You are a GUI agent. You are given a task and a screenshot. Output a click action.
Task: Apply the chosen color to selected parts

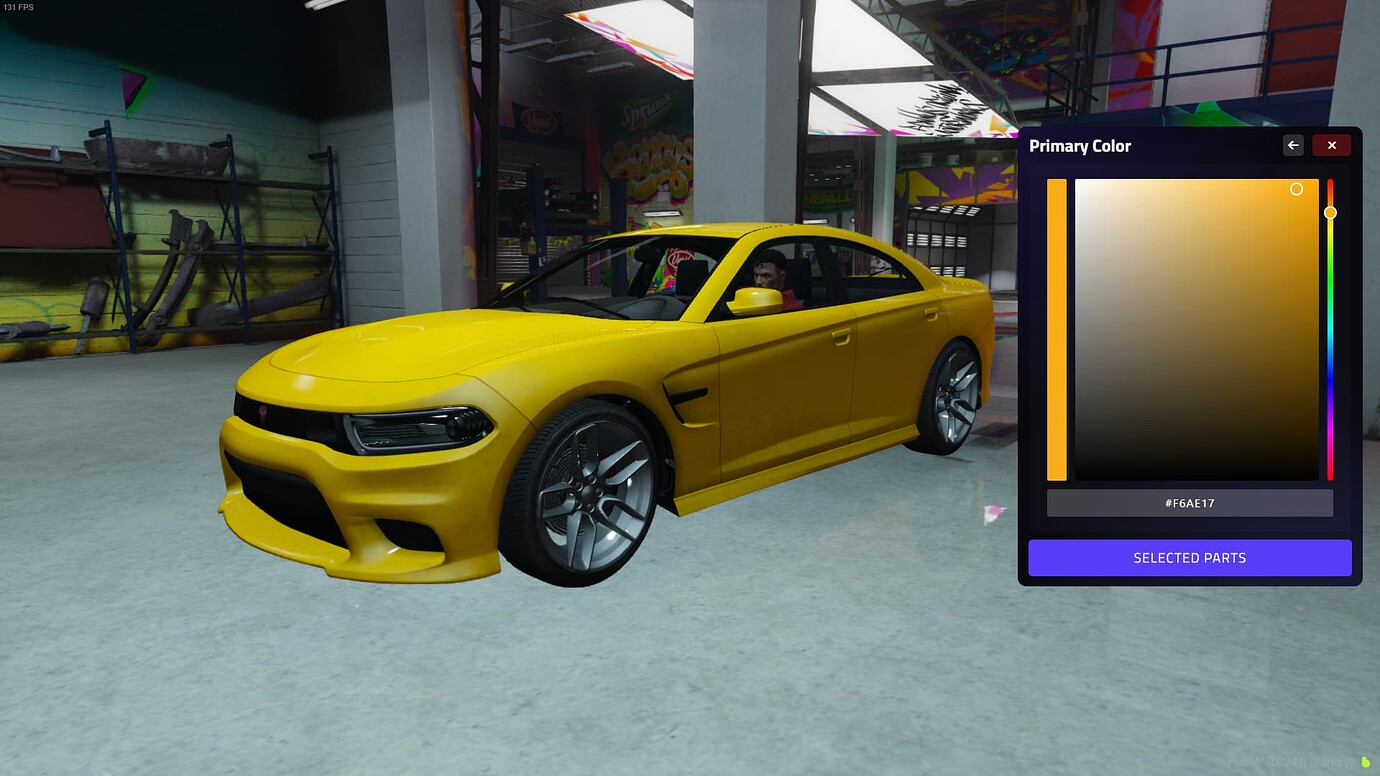[x=1189, y=557]
